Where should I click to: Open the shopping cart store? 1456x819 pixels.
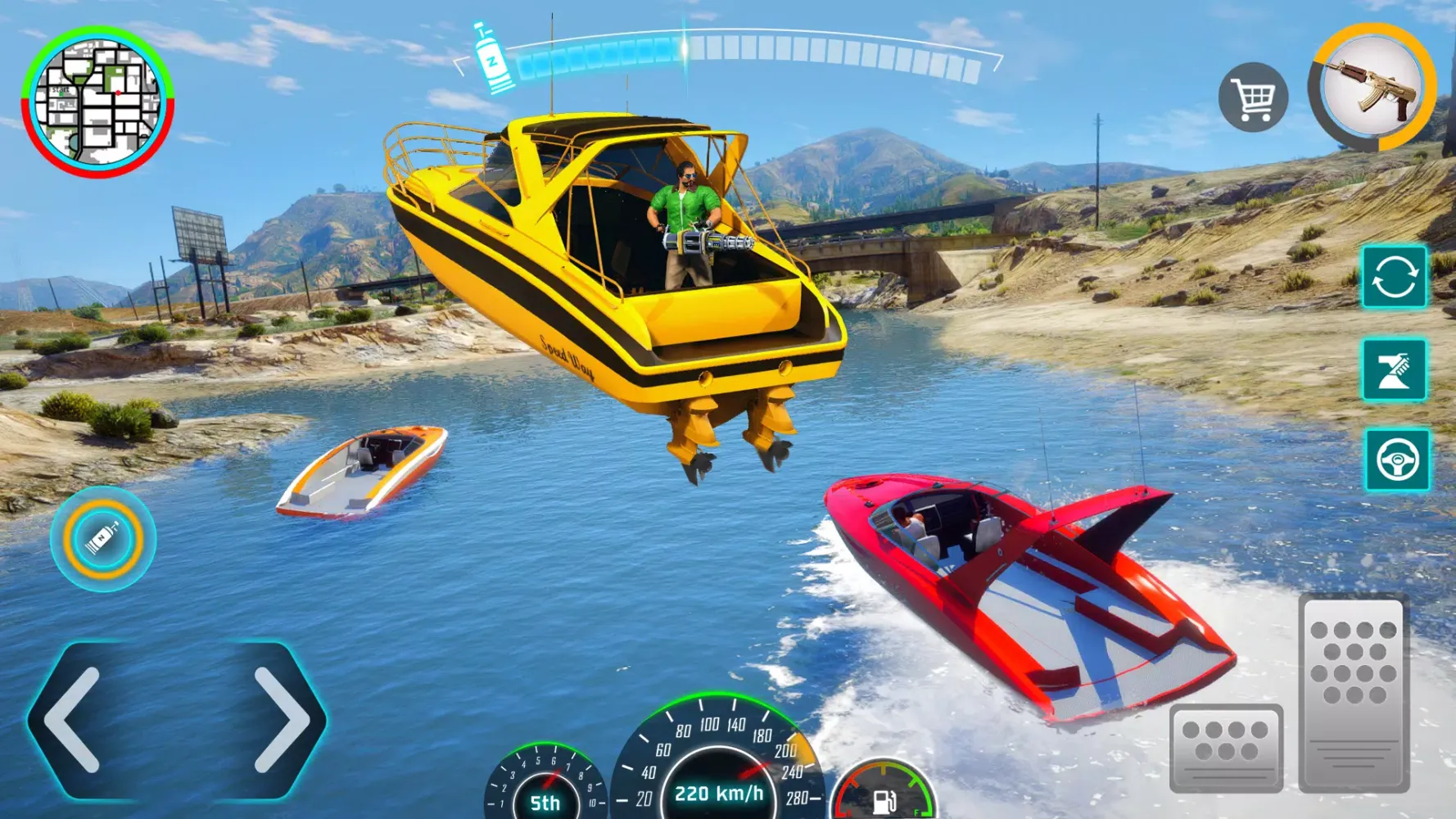pos(1253,97)
